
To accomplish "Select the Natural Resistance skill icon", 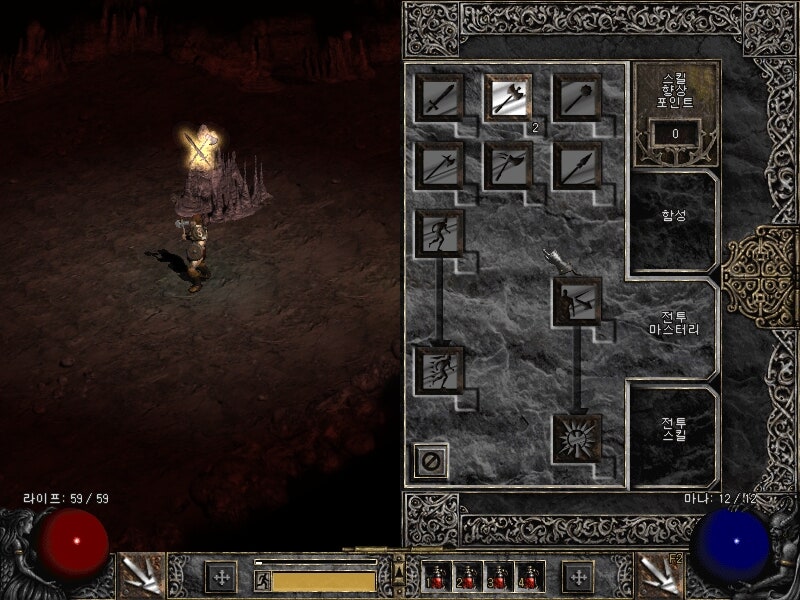I will [577, 438].
